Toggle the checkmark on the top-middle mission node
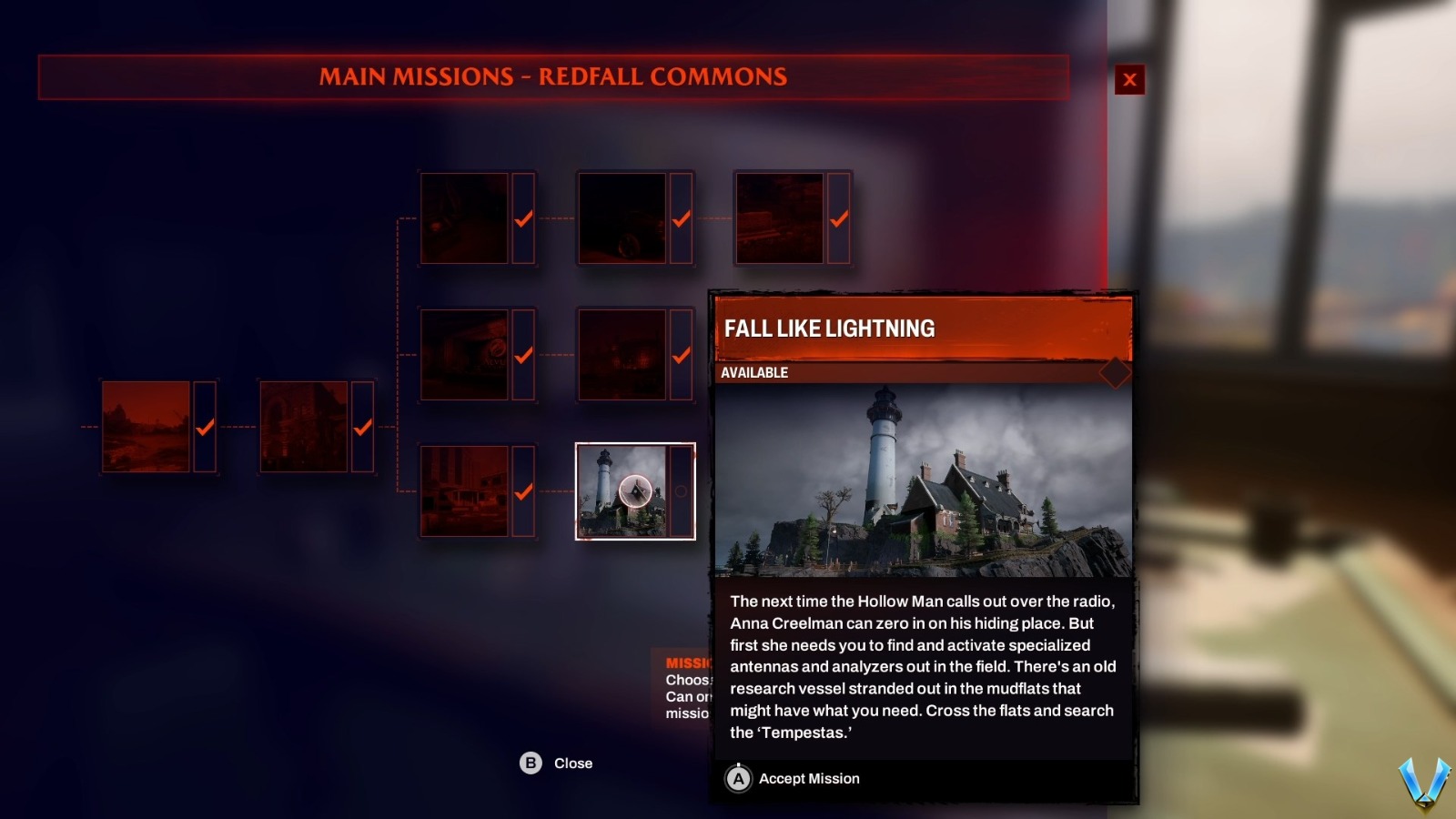 pyautogui.click(x=680, y=218)
